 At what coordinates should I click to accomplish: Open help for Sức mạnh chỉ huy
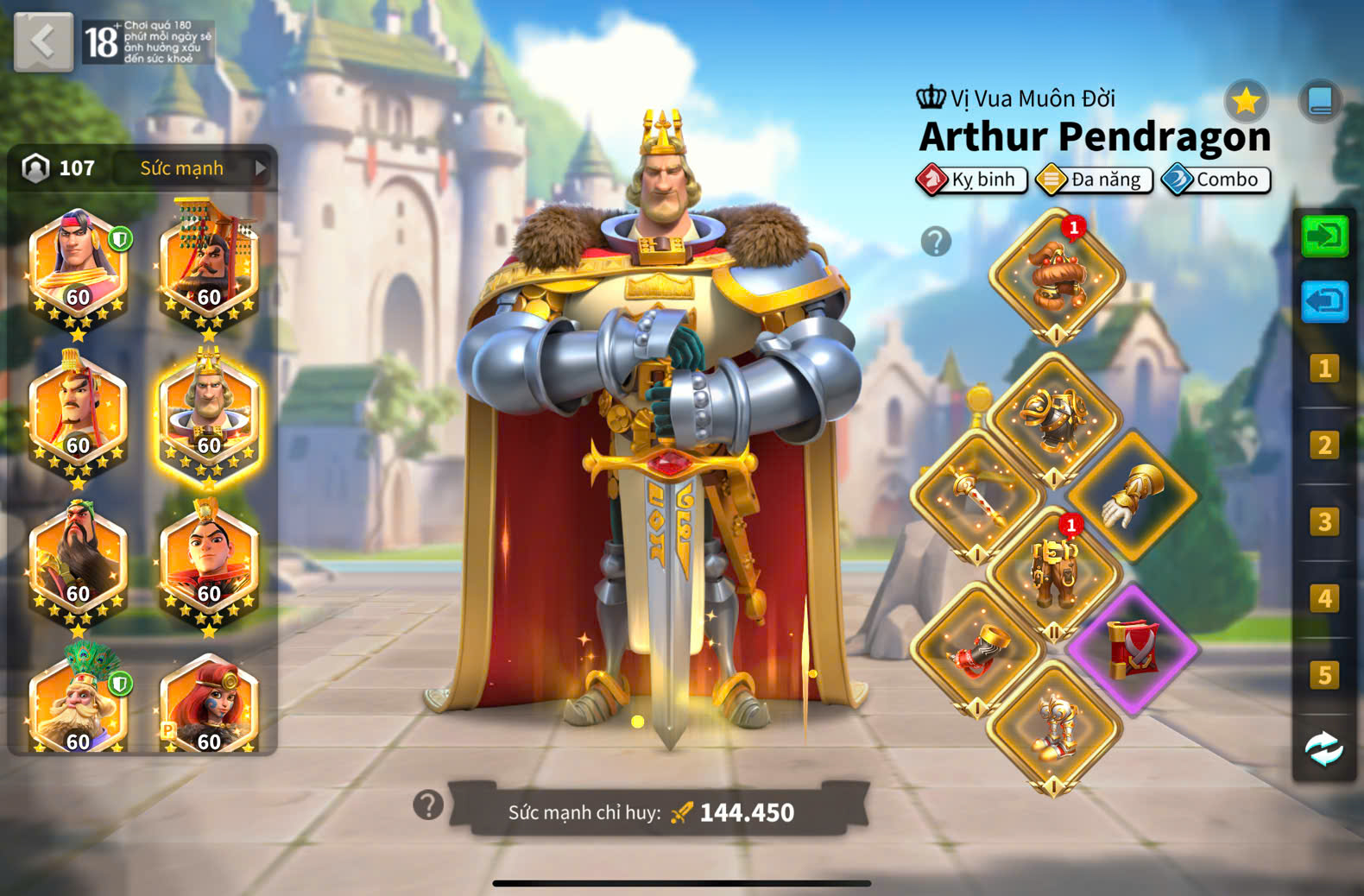pyautogui.click(x=428, y=805)
